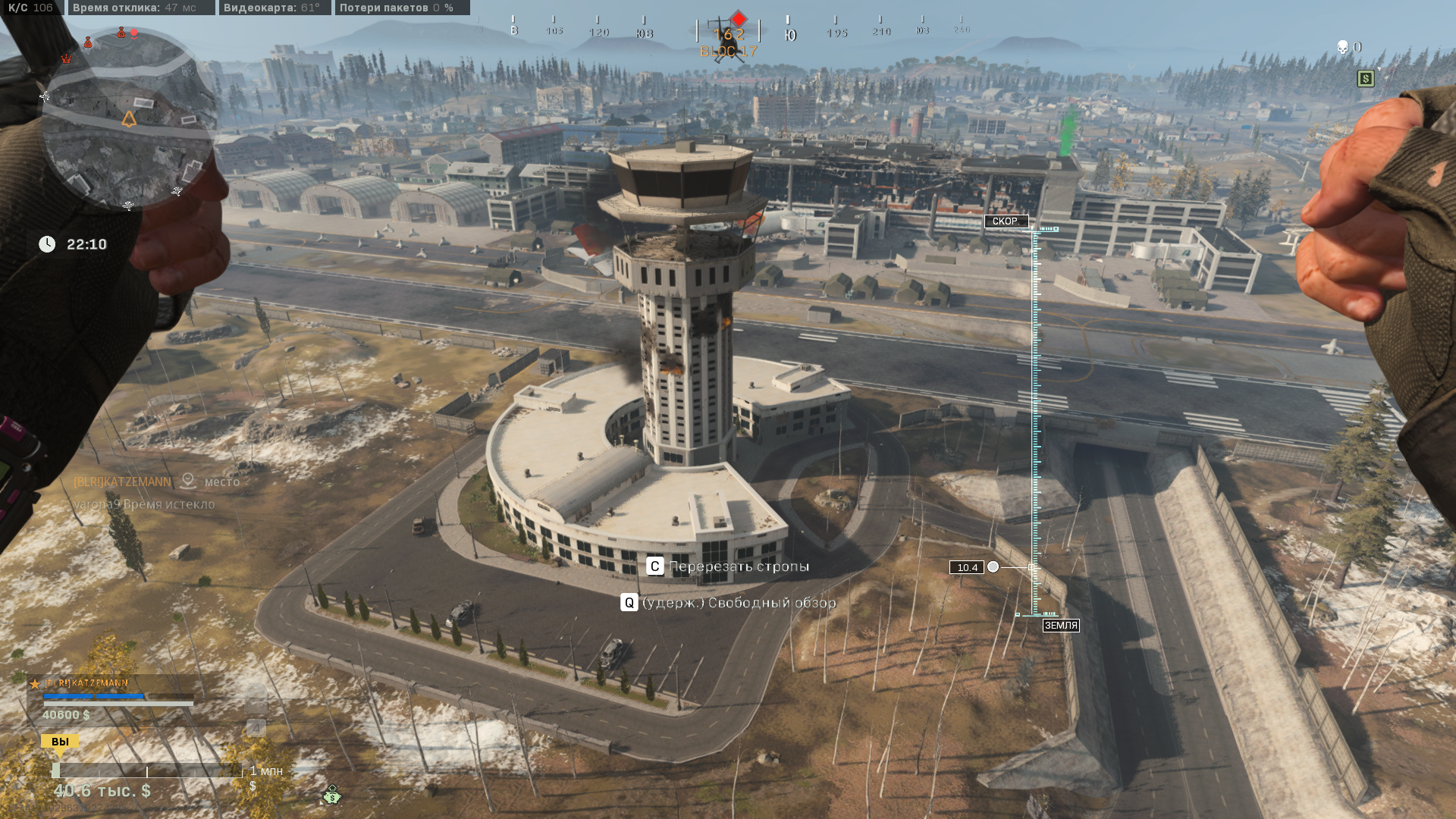Click the circular minimap
The width and height of the screenshot is (1456, 819).
[x=127, y=120]
